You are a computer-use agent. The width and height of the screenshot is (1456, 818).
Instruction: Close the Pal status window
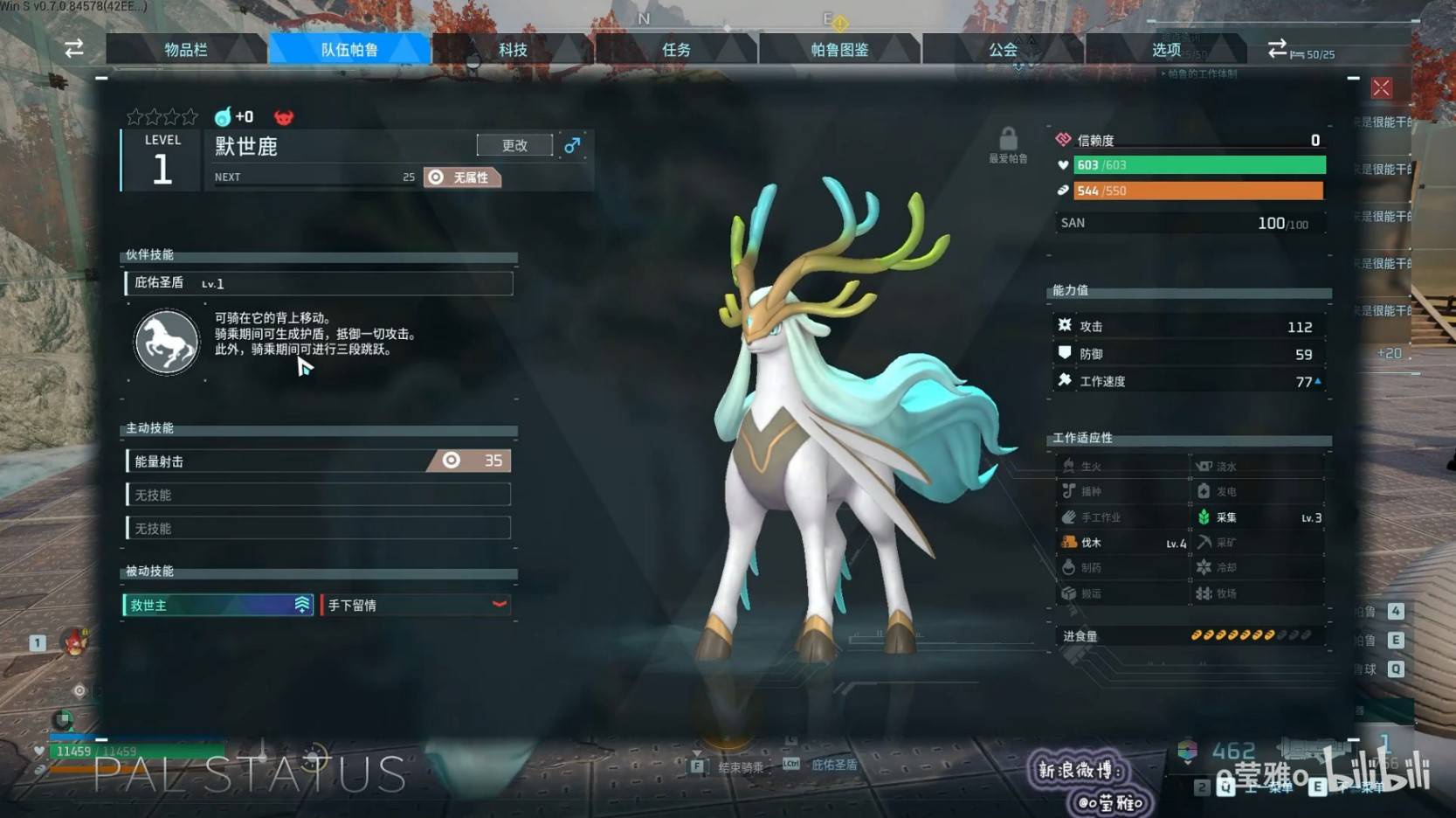1381,88
